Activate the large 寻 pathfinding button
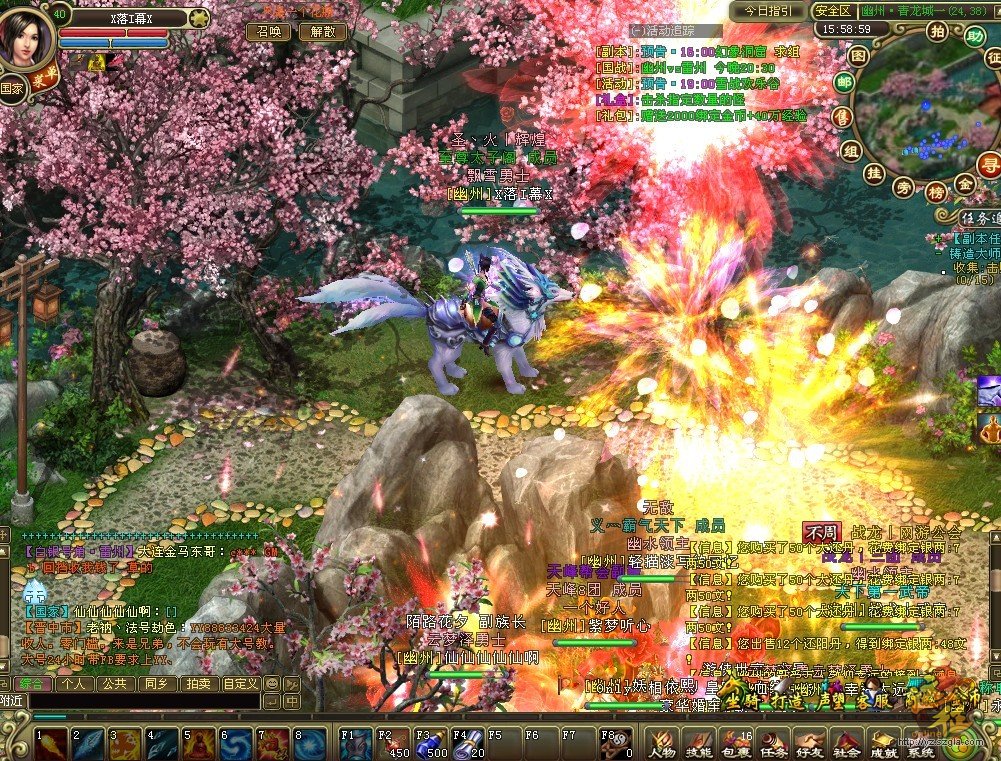The image size is (1001, 761). (x=991, y=165)
